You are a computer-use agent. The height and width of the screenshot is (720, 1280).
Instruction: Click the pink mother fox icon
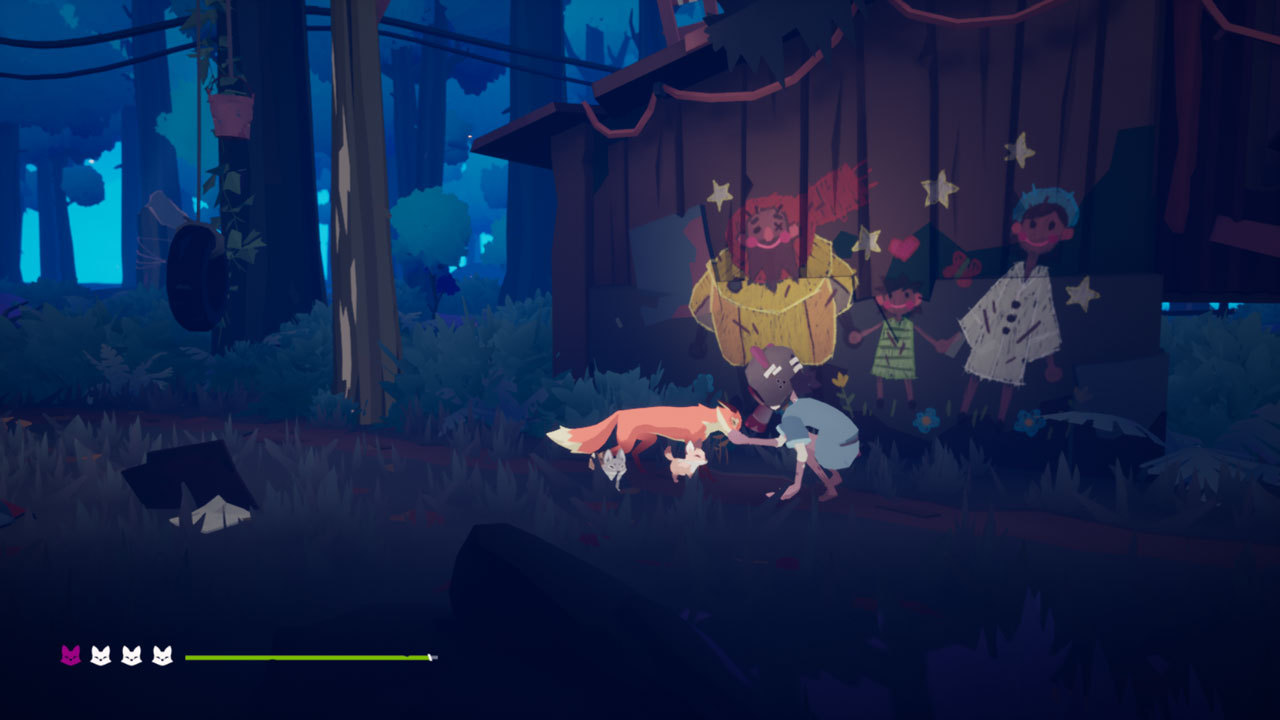(x=70, y=656)
